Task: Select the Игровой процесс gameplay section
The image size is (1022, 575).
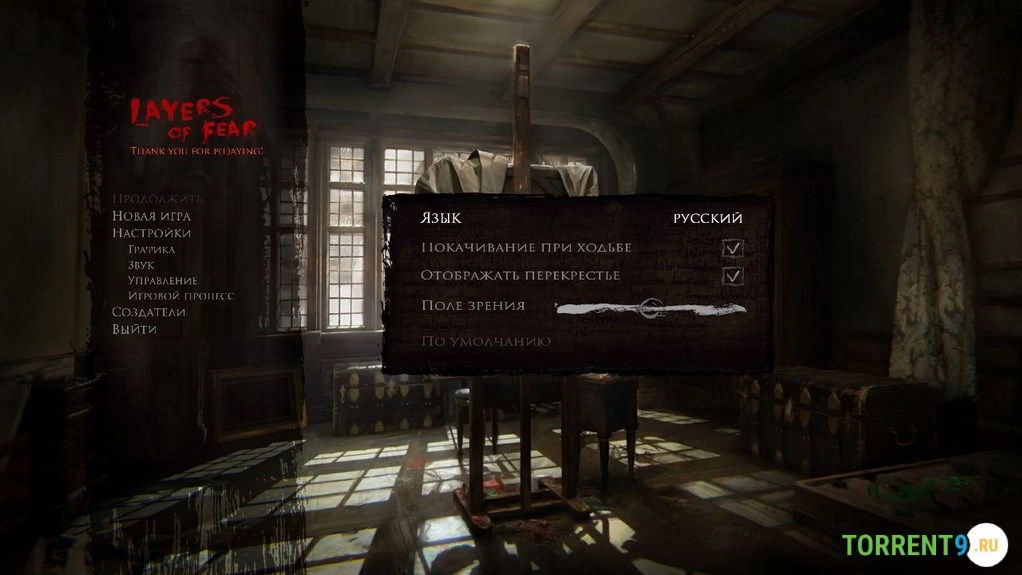Action: (x=181, y=296)
